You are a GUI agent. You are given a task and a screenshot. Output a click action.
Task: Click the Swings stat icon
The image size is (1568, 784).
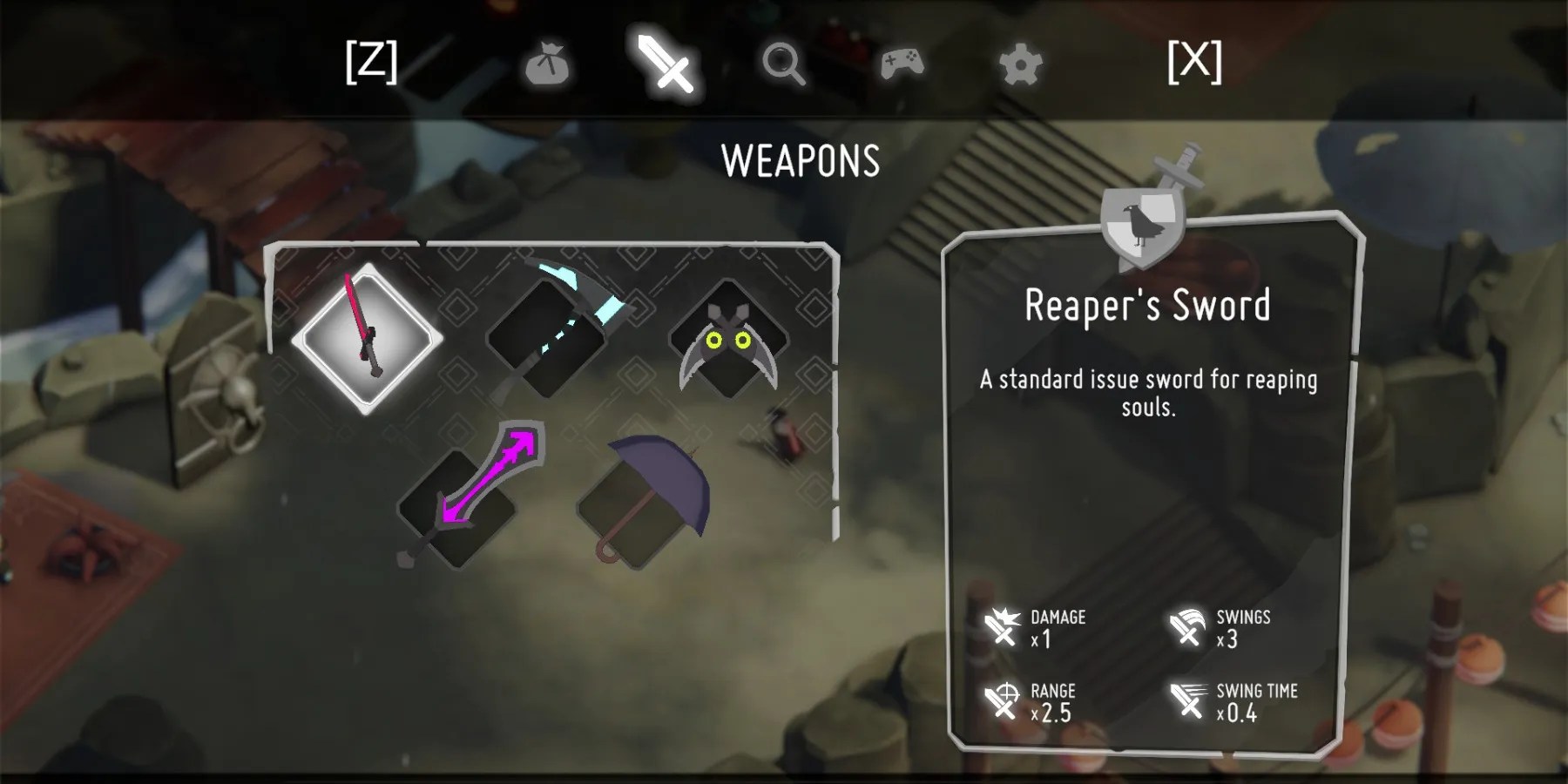pos(1187,625)
